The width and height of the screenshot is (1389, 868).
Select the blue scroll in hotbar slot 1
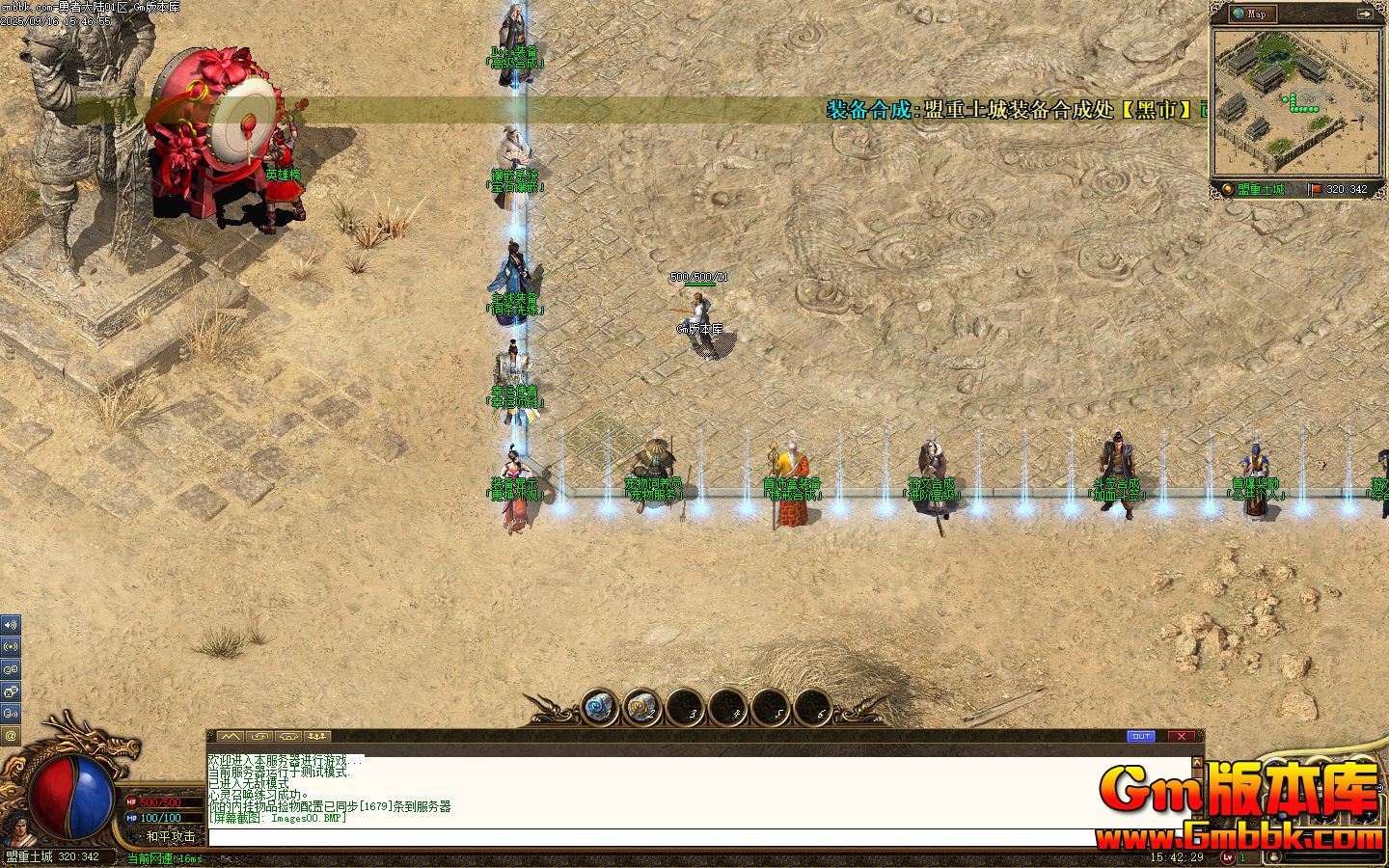tap(598, 709)
